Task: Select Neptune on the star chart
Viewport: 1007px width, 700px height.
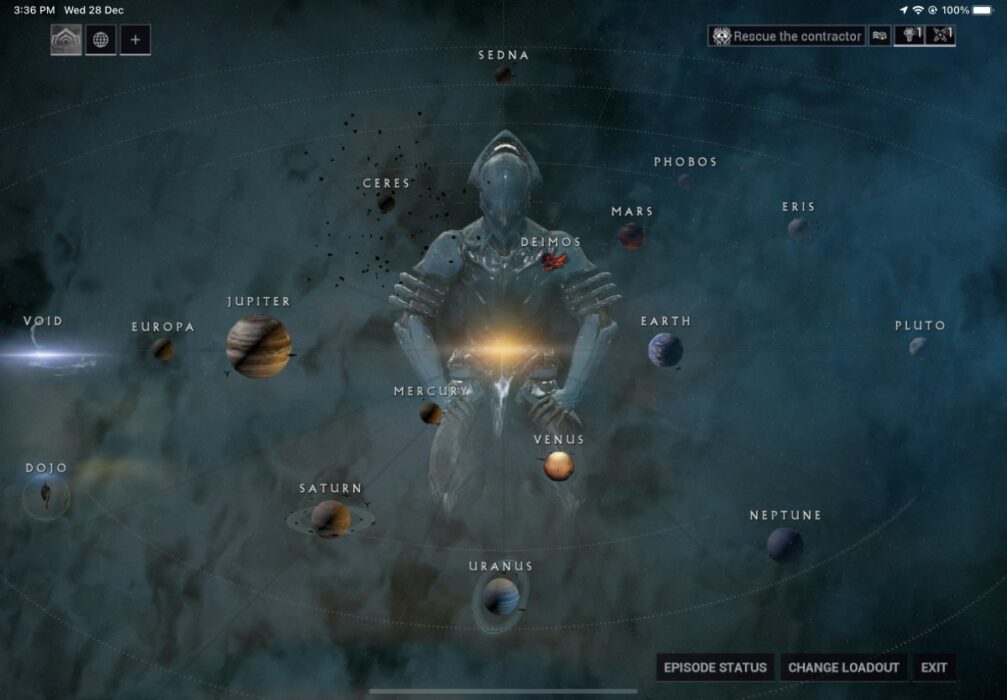Action: [x=784, y=543]
